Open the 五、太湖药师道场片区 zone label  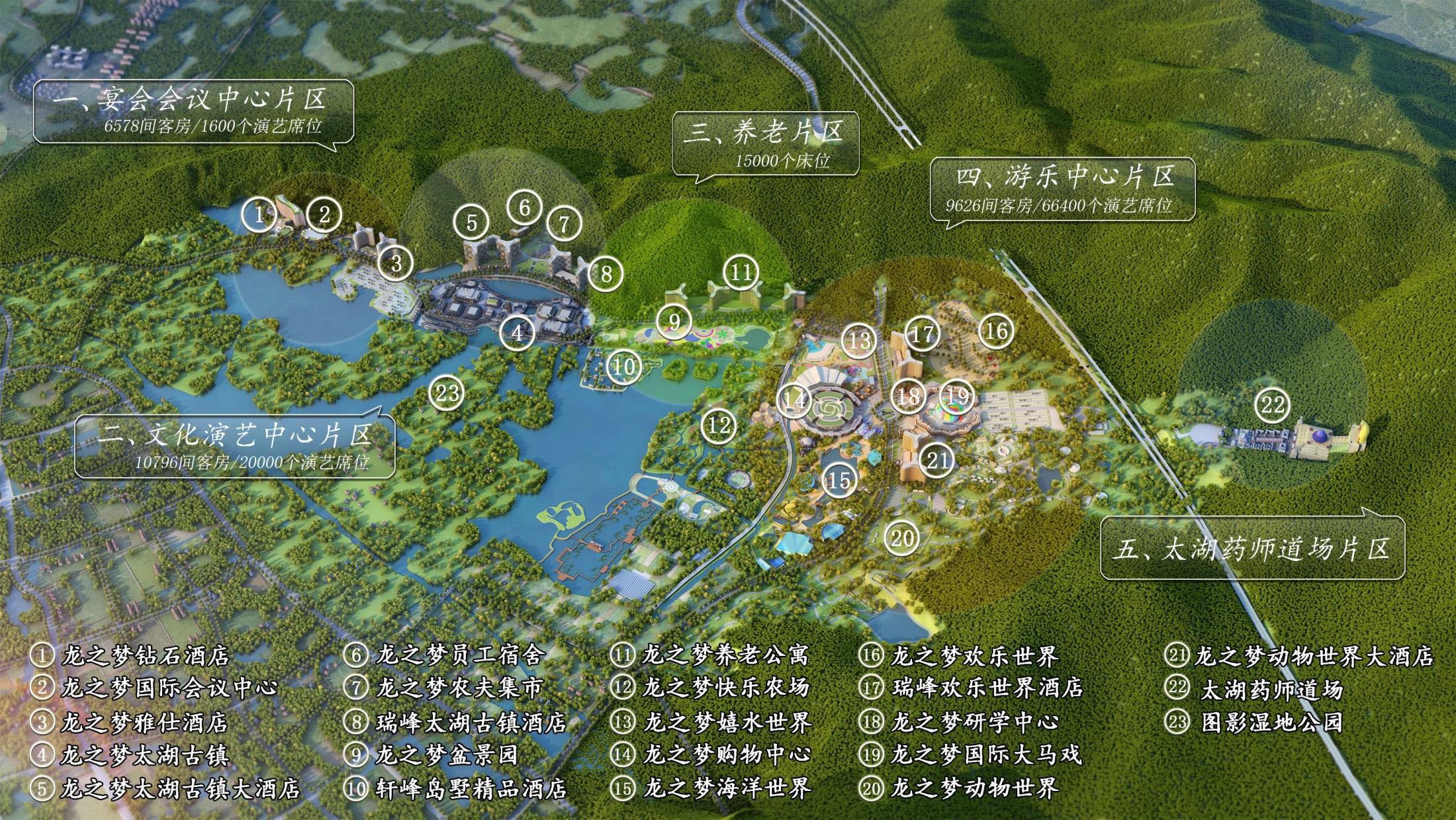coord(1251,549)
